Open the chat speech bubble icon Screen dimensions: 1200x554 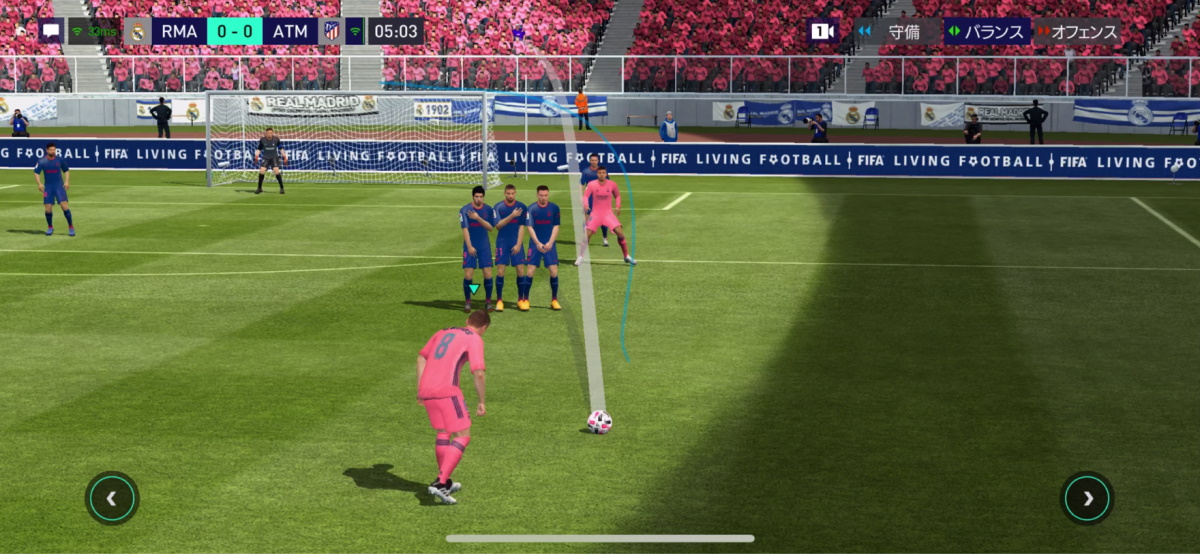(x=51, y=31)
